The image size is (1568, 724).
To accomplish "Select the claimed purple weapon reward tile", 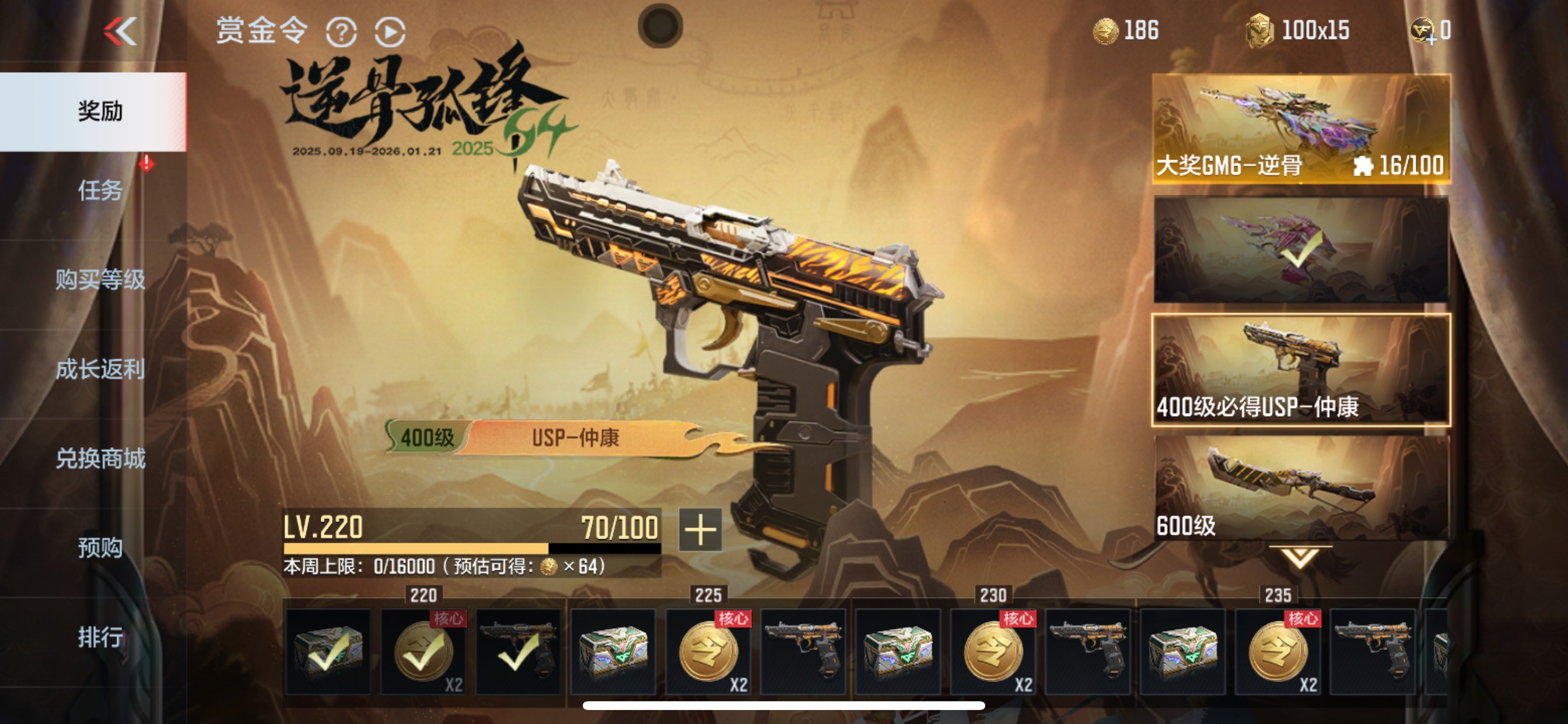I will [1301, 249].
